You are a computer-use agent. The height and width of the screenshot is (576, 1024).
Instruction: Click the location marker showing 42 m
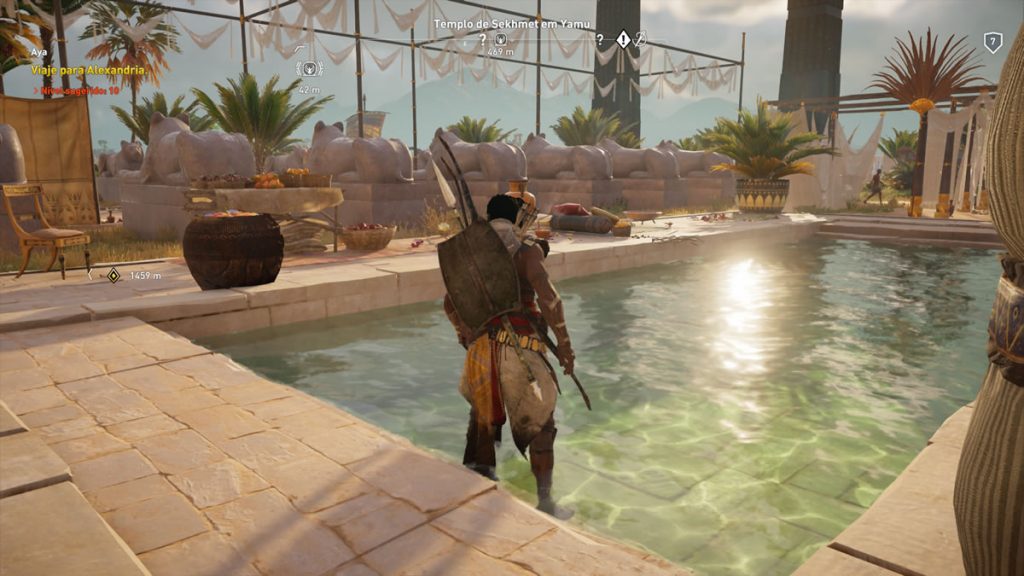click(x=309, y=69)
